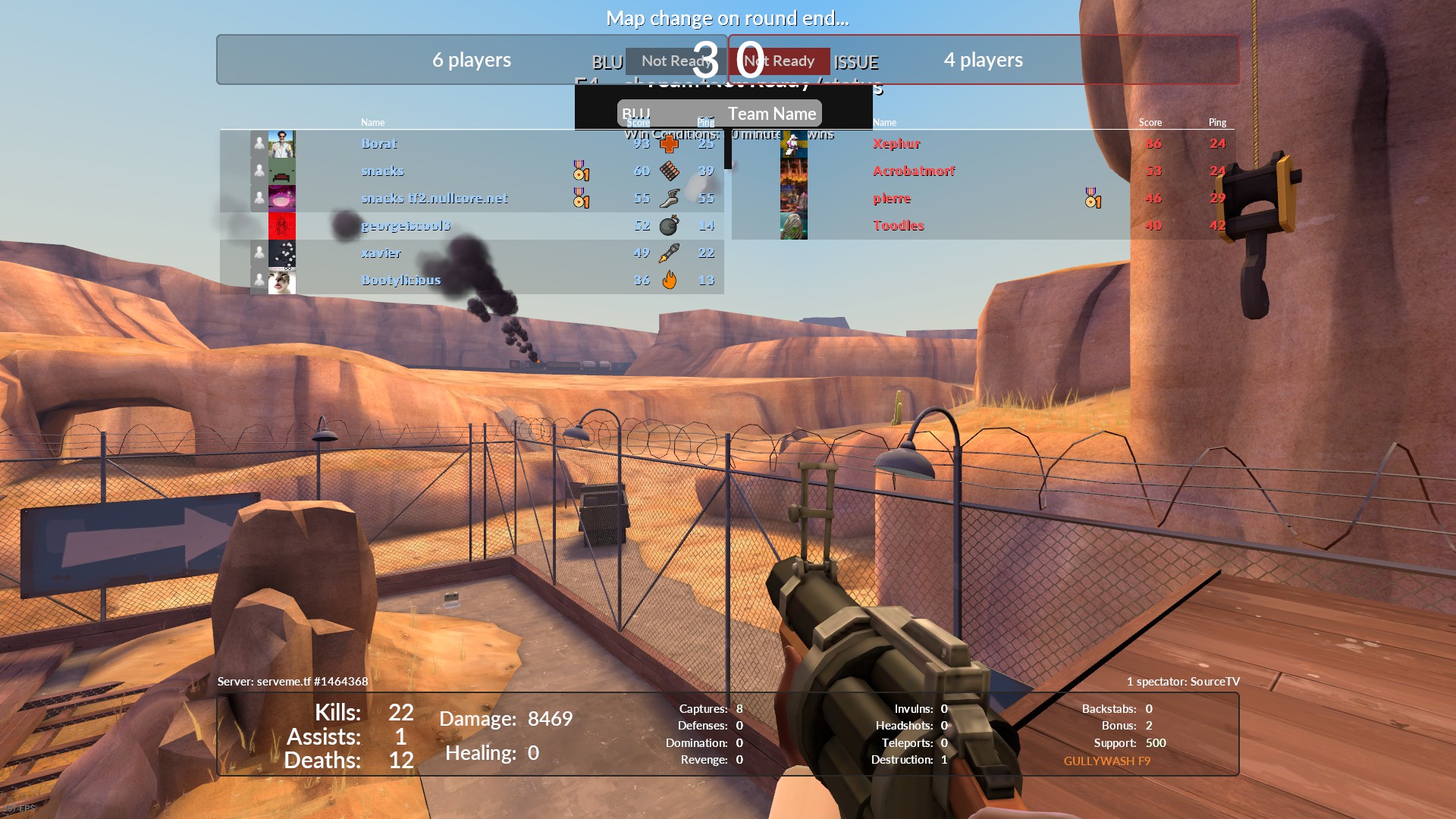Choose player xavier from BLU team list
This screenshot has height=819, width=1456.
(381, 253)
